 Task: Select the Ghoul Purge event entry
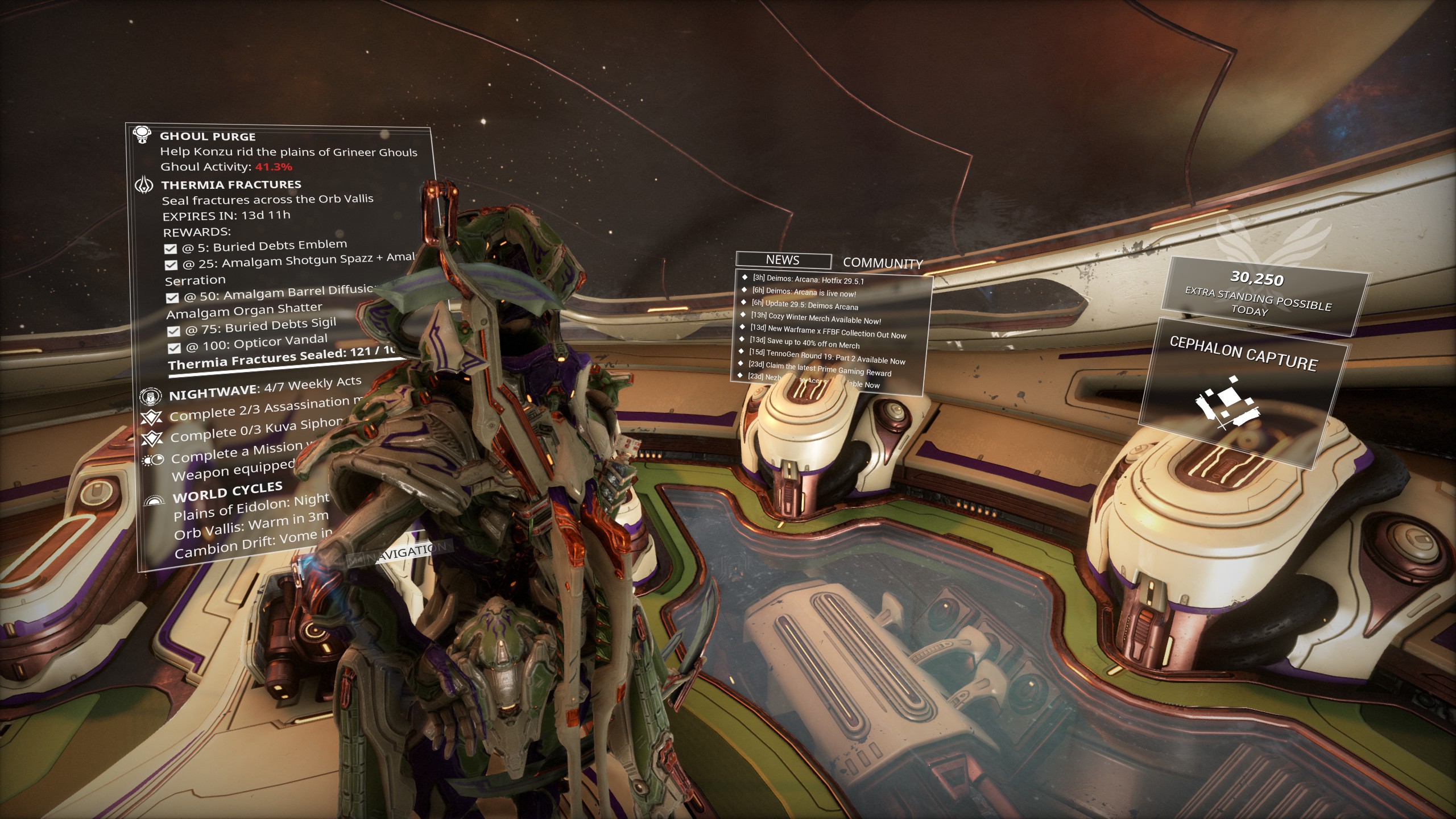click(x=208, y=136)
